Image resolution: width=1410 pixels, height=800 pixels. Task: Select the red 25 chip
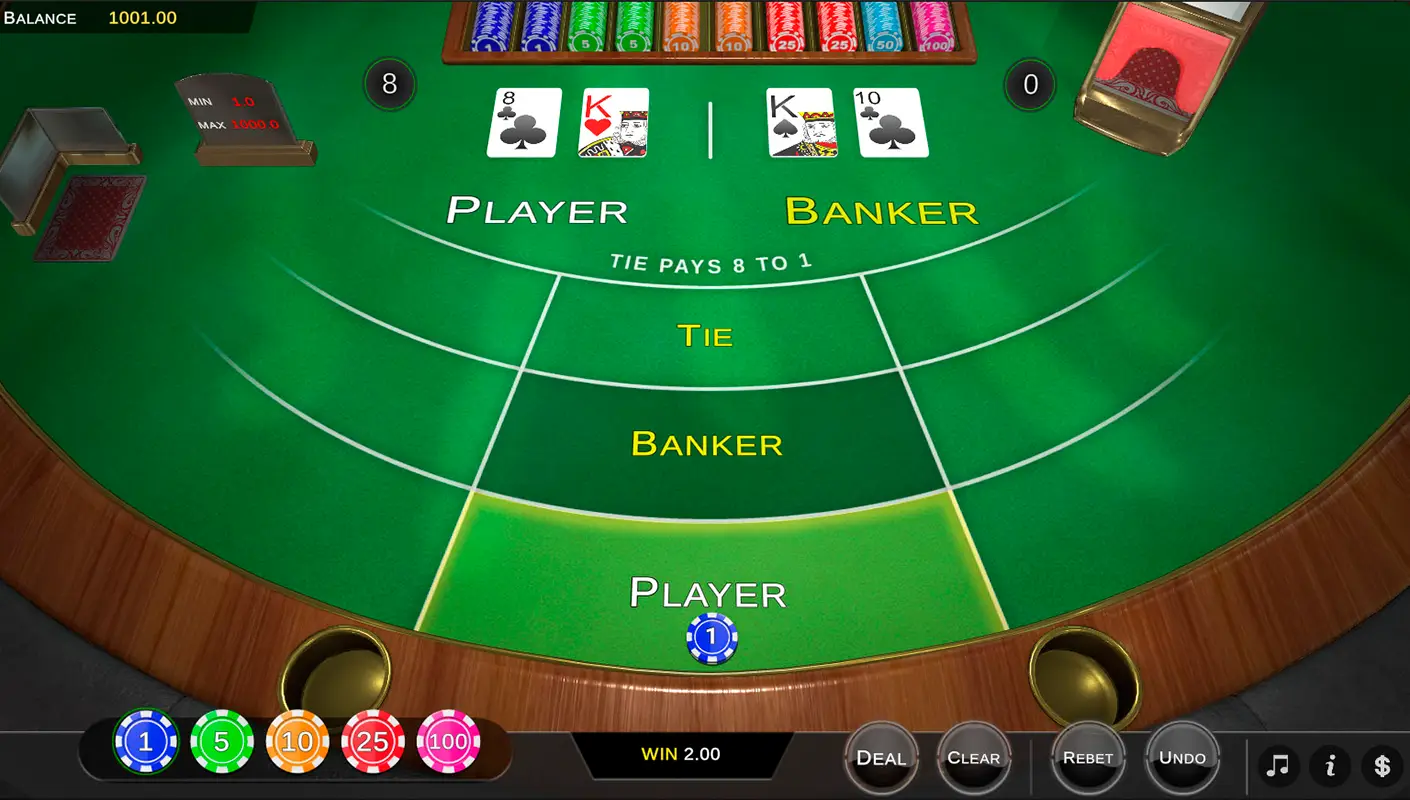pos(373,742)
